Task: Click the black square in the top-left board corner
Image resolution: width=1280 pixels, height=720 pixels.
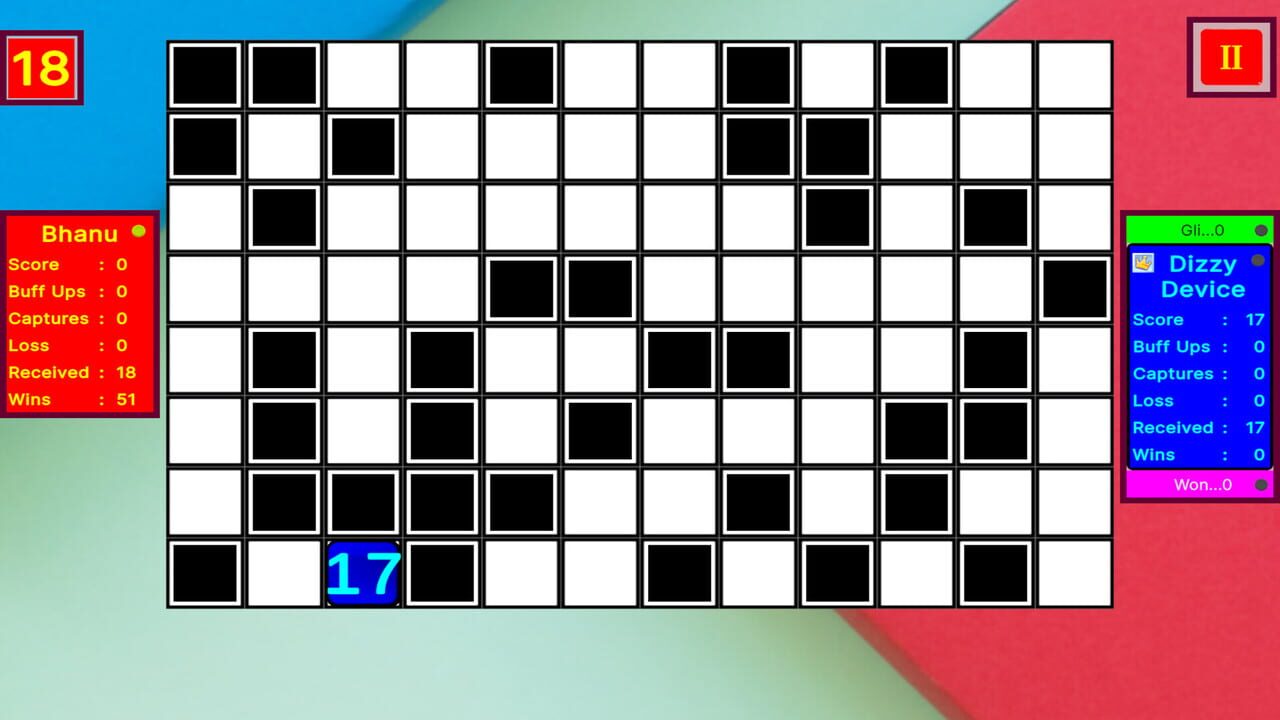Action: point(204,75)
